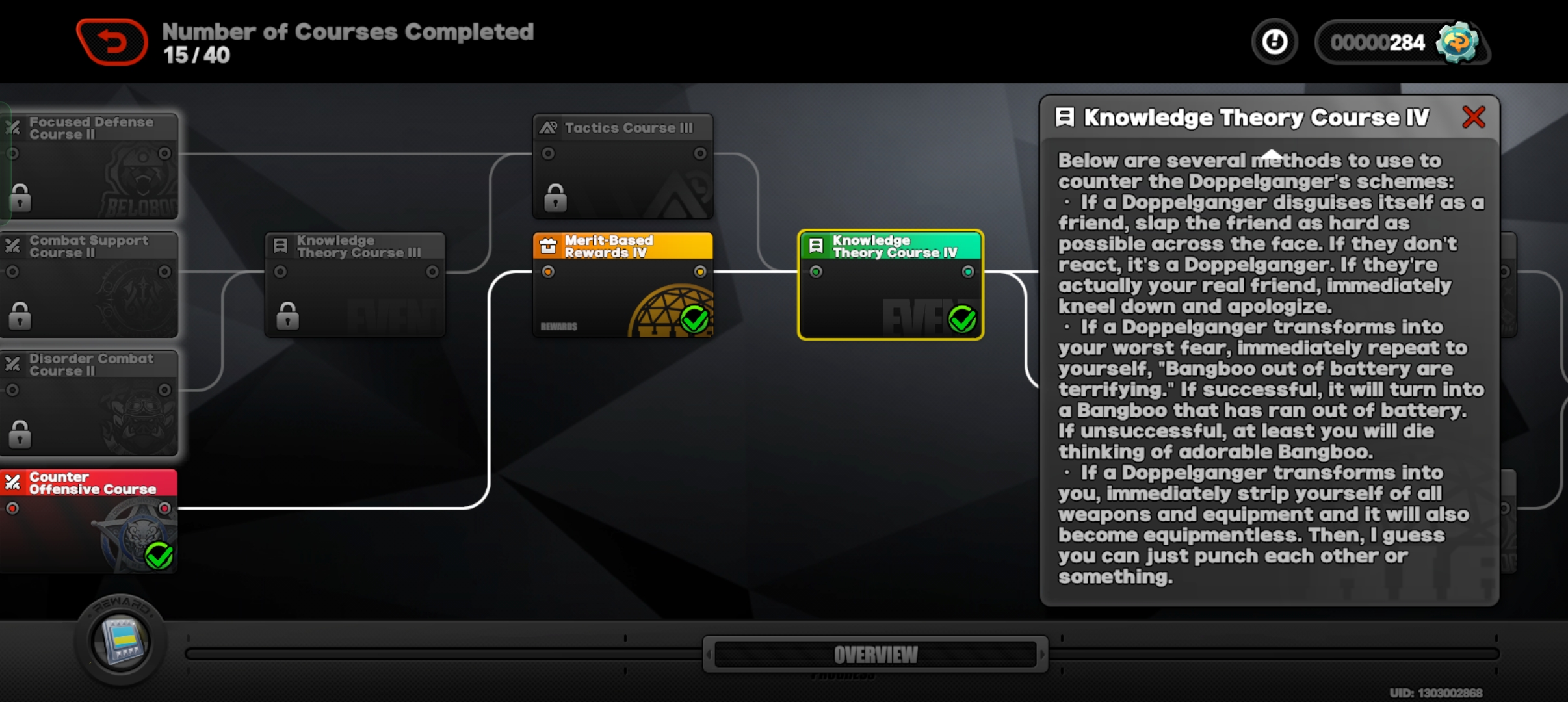
Task: Click the back arrow return icon
Action: pyautogui.click(x=111, y=41)
